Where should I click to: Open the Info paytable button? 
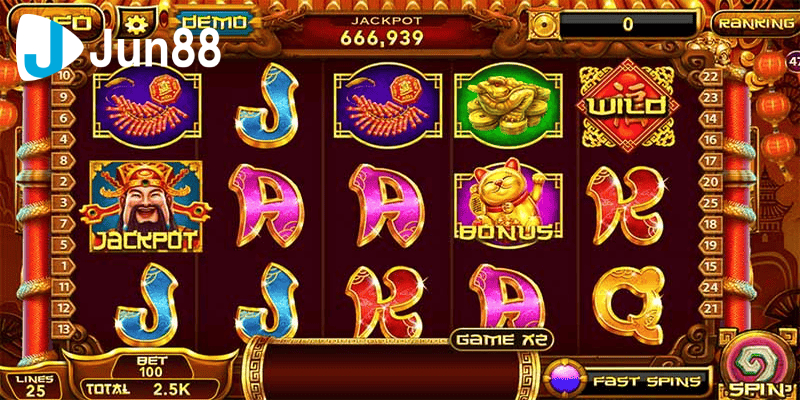72,20
